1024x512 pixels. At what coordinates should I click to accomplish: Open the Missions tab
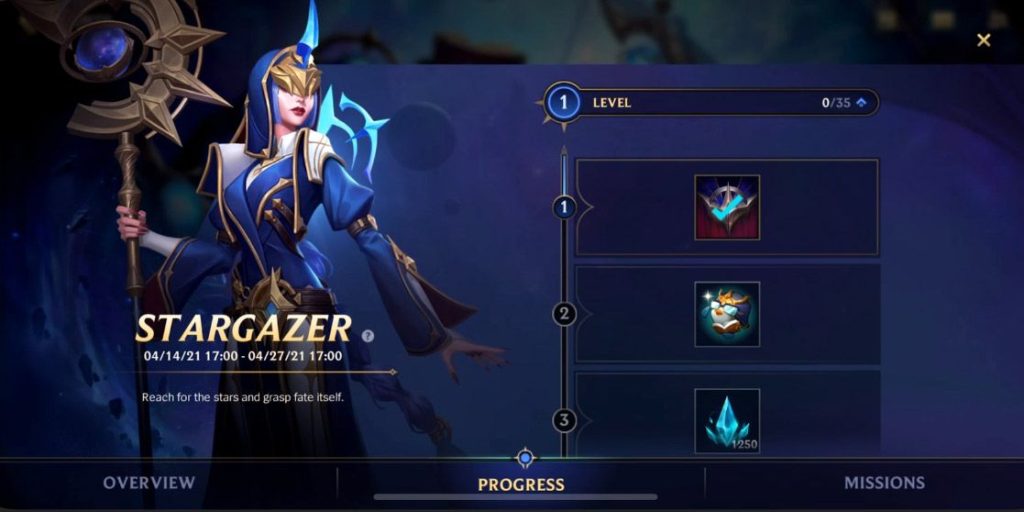[x=884, y=483]
